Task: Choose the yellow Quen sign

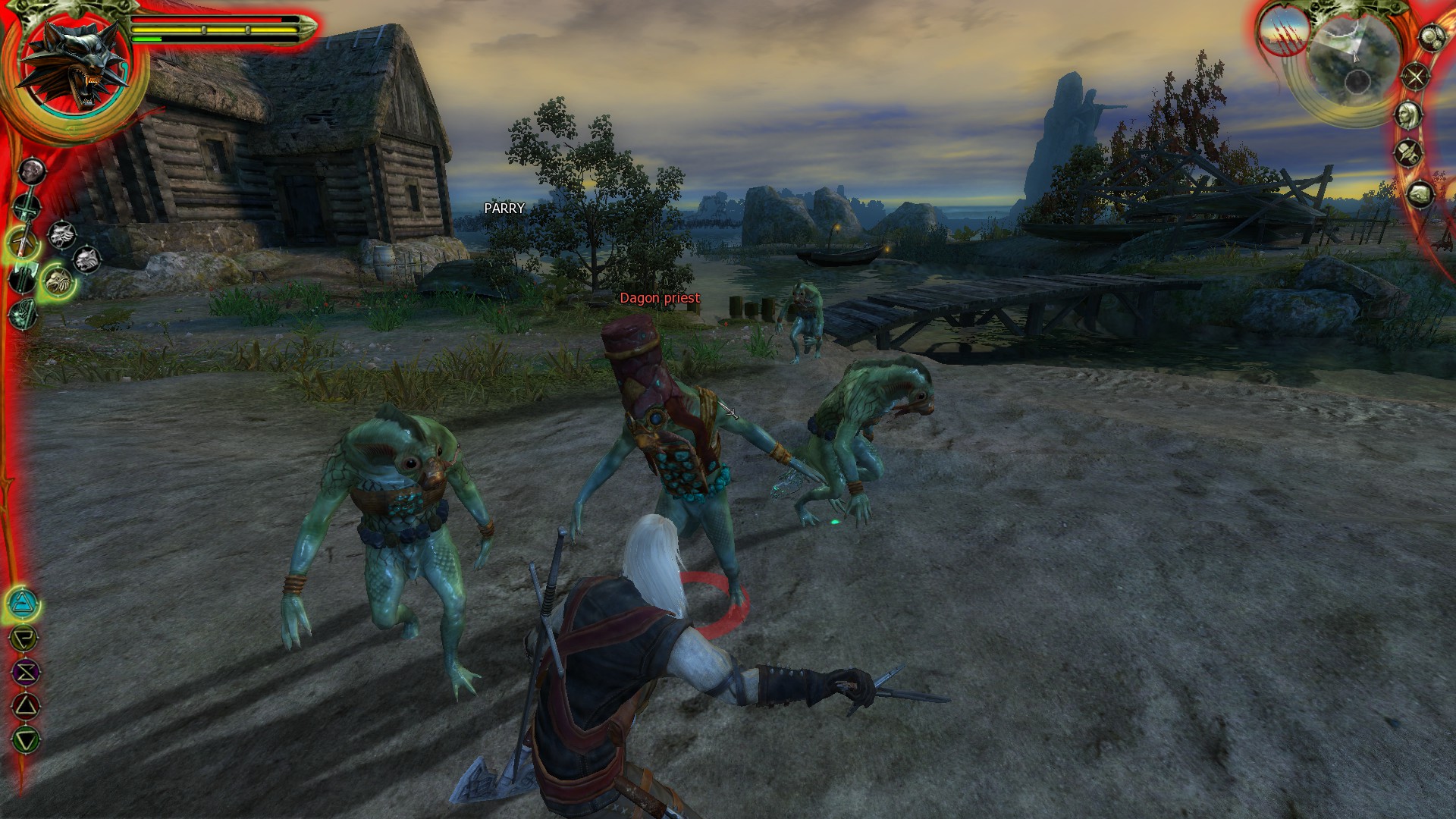Action: click(24, 638)
